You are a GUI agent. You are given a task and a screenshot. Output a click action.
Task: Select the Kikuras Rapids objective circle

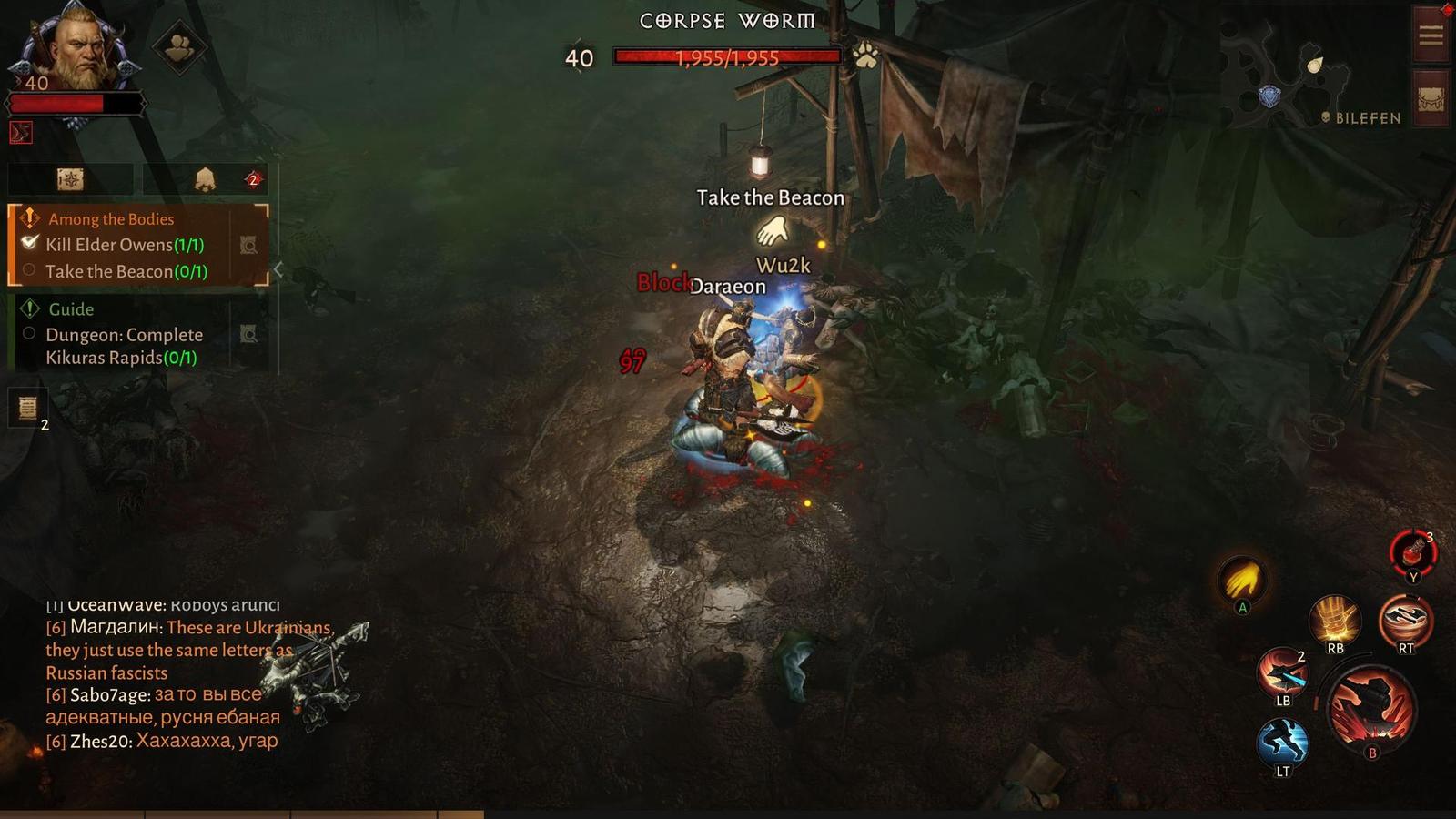[30, 335]
